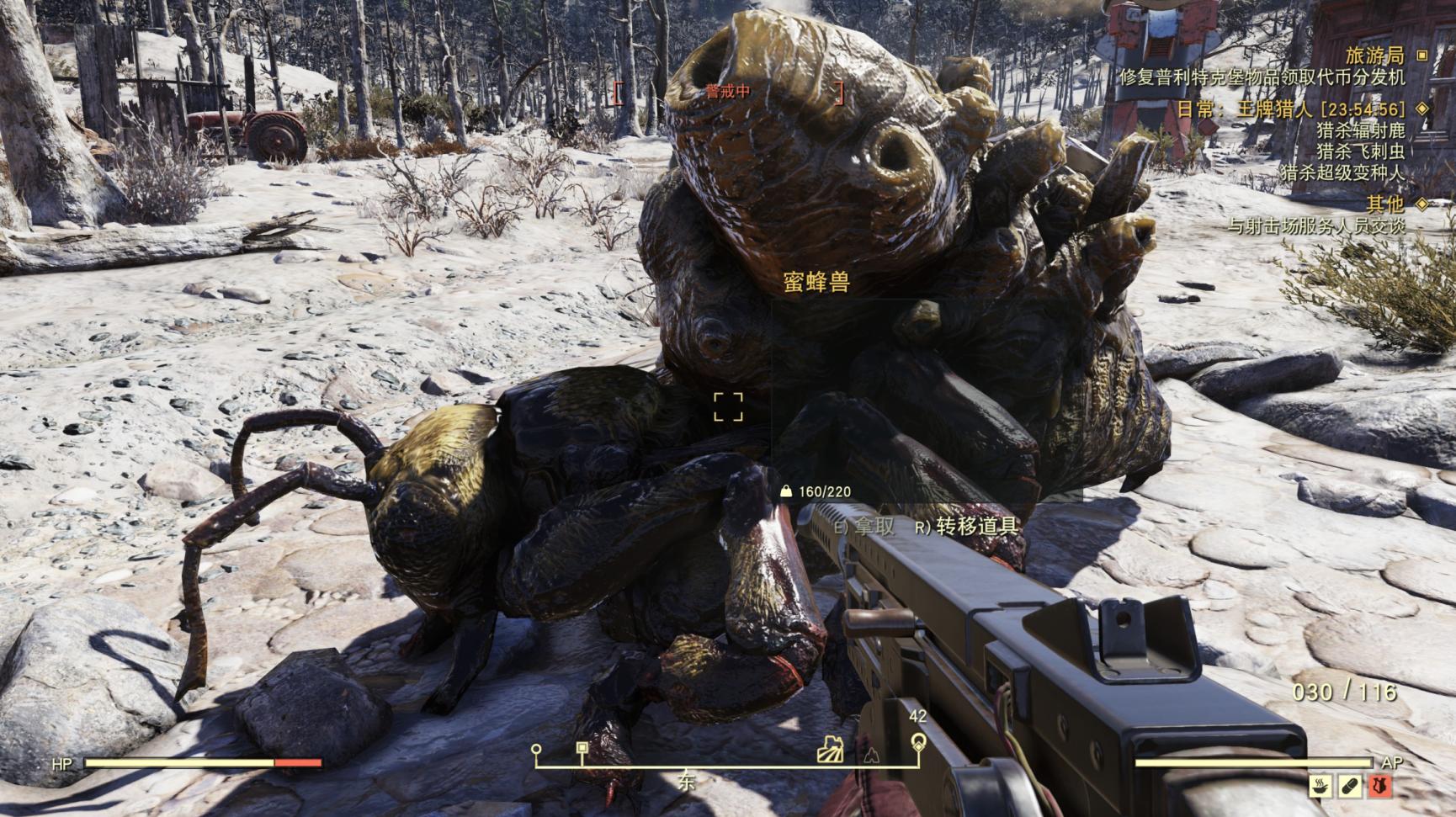Open the 日常: 王牌猎人 daily quest
This screenshot has width=1456, height=817.
click(x=1290, y=109)
